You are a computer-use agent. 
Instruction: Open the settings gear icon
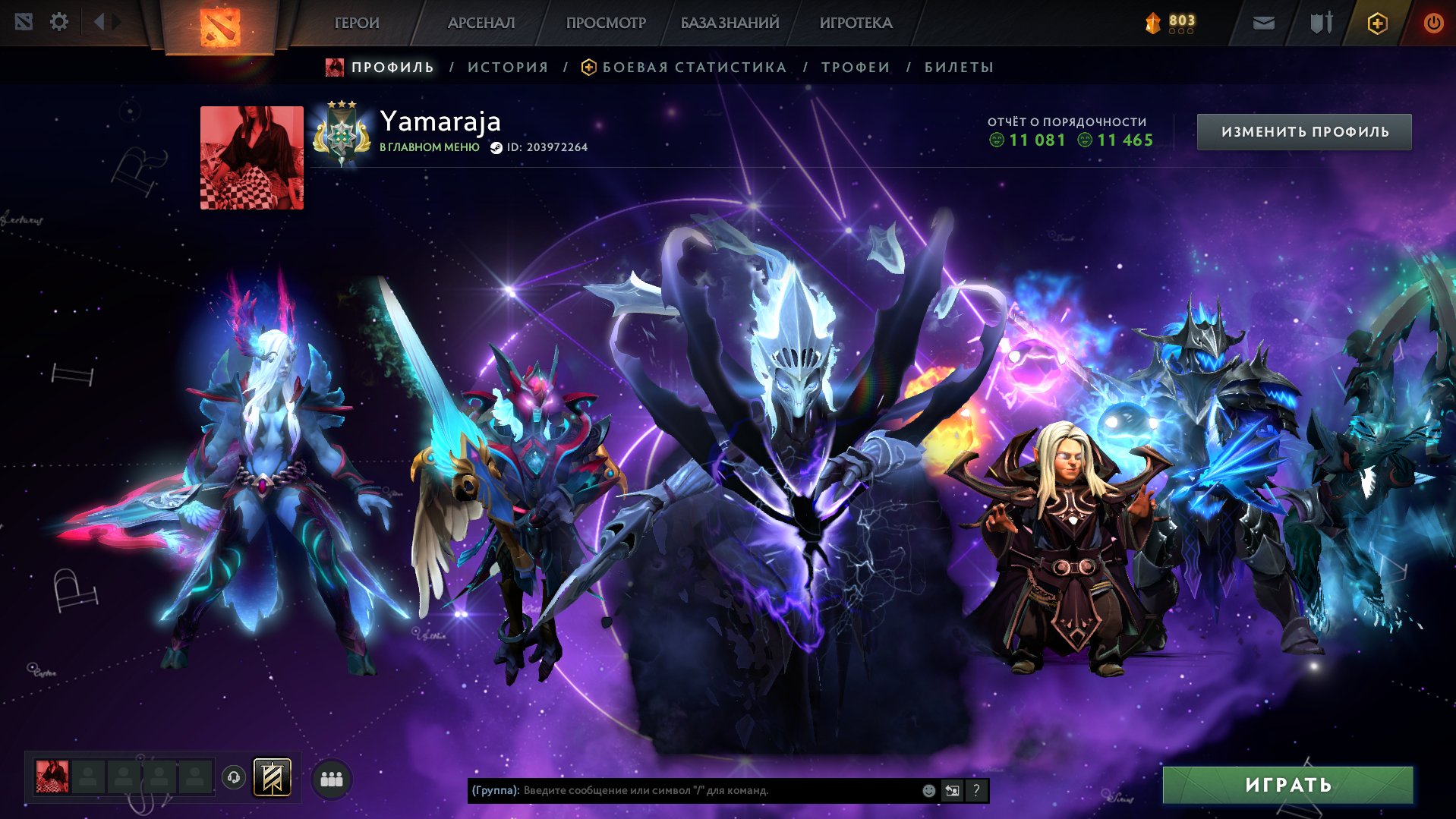coord(59,22)
